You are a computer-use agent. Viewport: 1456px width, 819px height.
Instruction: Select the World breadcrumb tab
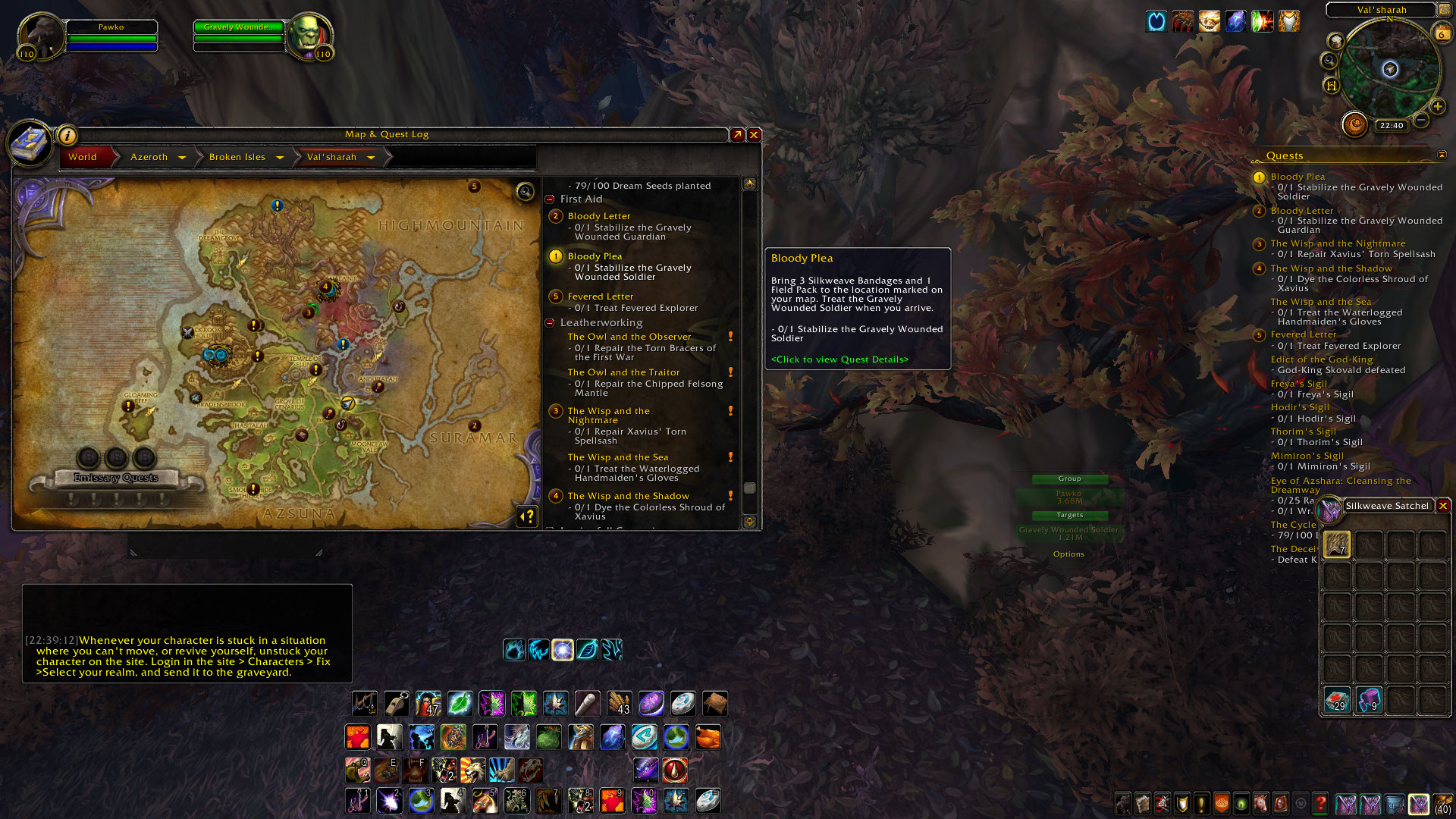83,157
